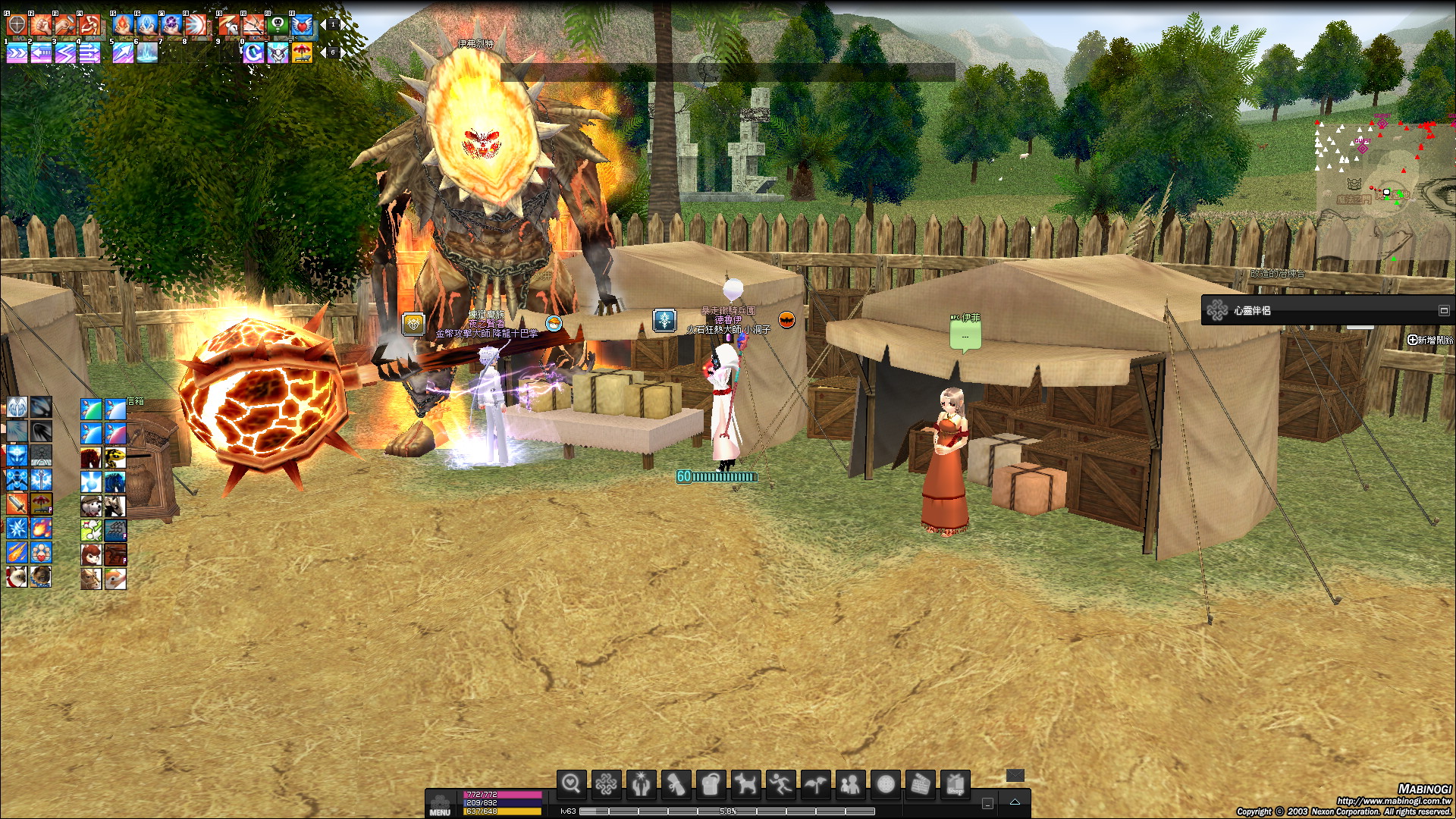Open the backpack inventory icon
Image resolution: width=1456 pixels, height=819 pixels.
711,784
